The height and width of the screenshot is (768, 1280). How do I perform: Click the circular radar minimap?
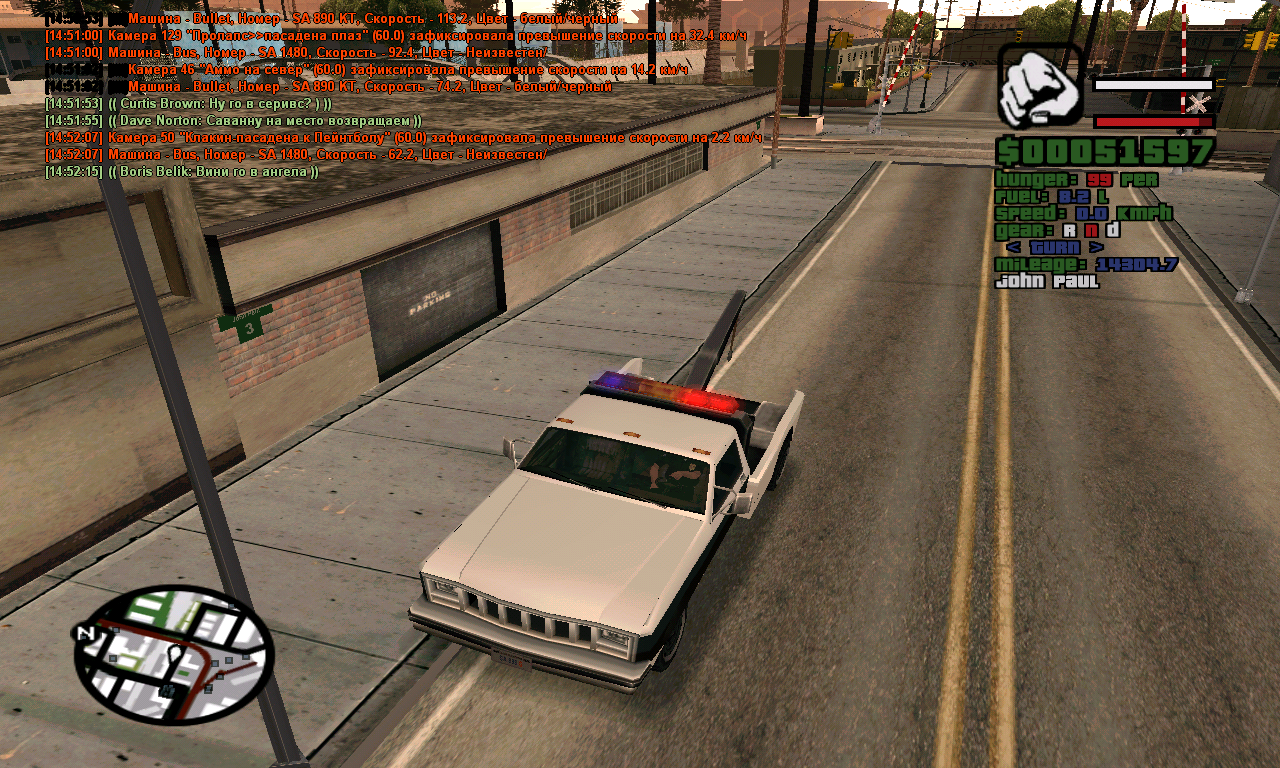coord(173,655)
